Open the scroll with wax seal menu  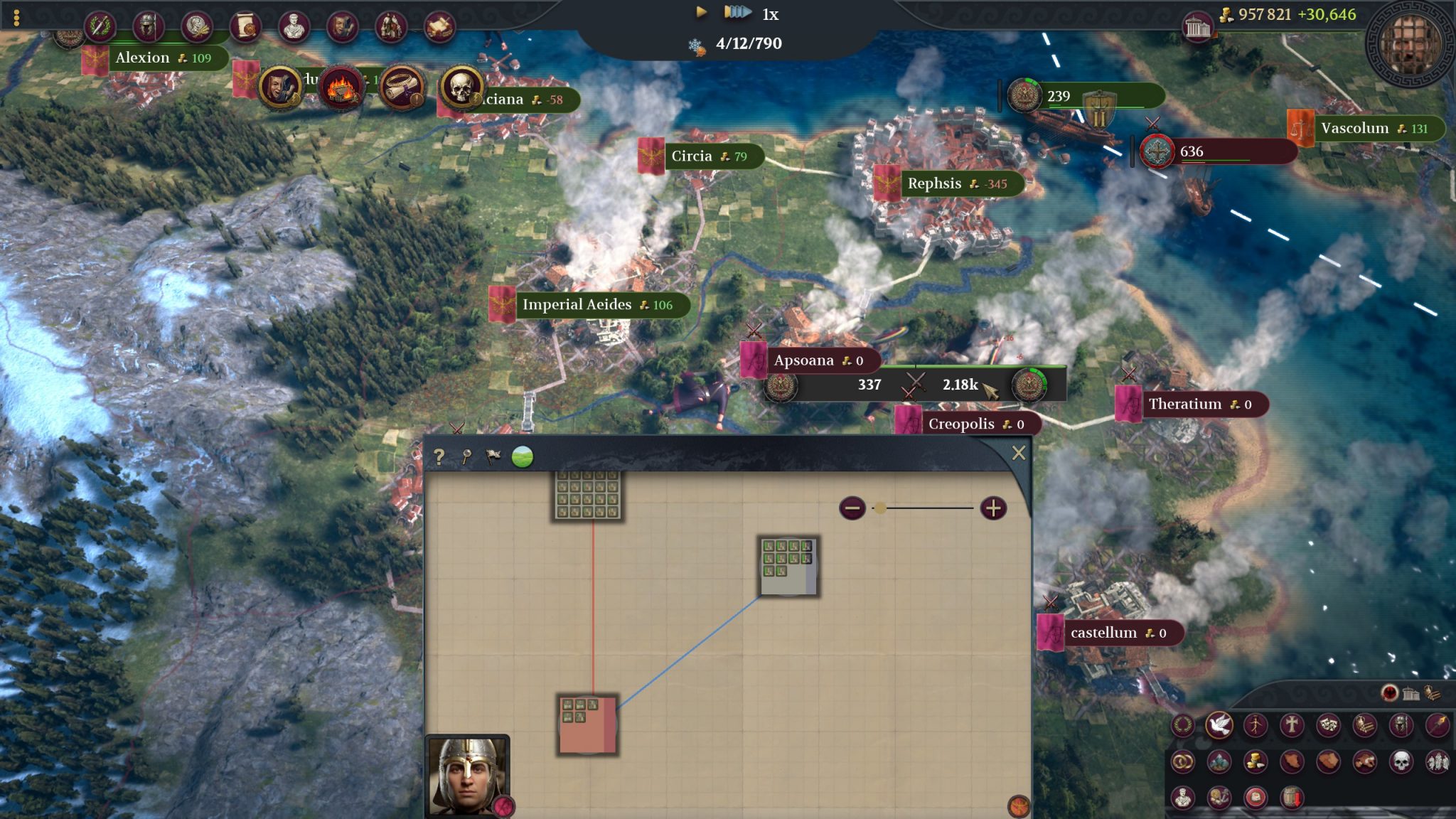pos(245,26)
